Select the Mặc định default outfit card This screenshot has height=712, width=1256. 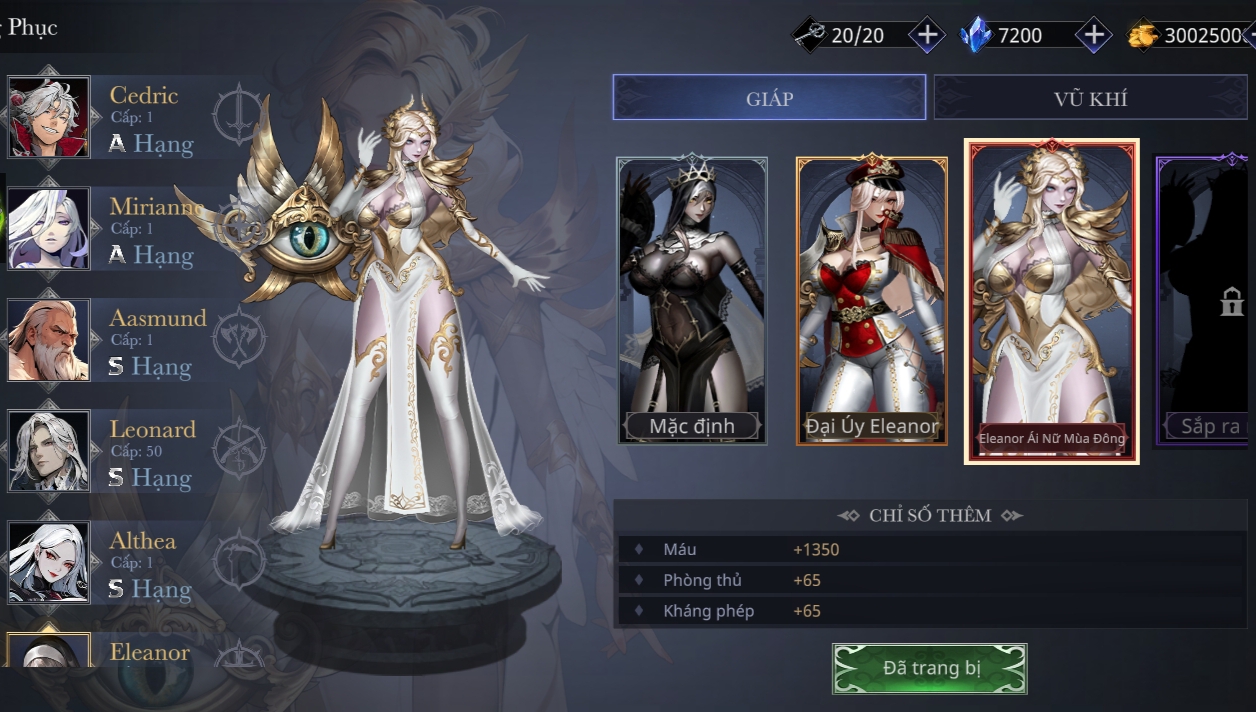(692, 300)
